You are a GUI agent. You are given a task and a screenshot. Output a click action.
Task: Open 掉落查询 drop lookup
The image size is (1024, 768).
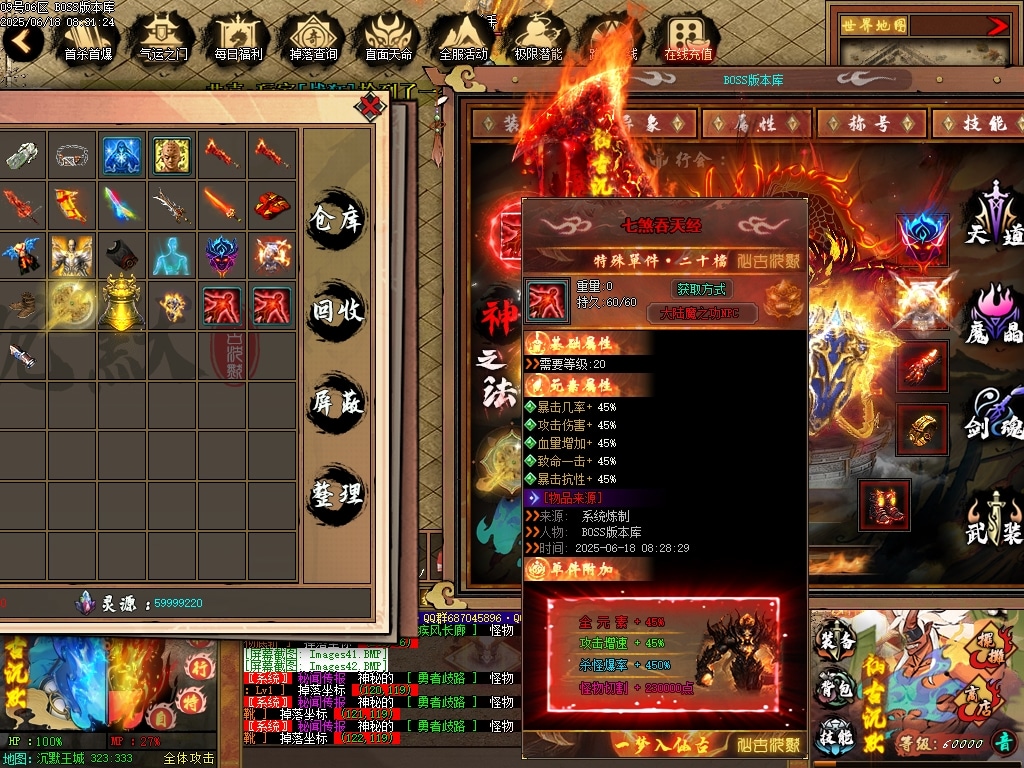click(x=313, y=38)
